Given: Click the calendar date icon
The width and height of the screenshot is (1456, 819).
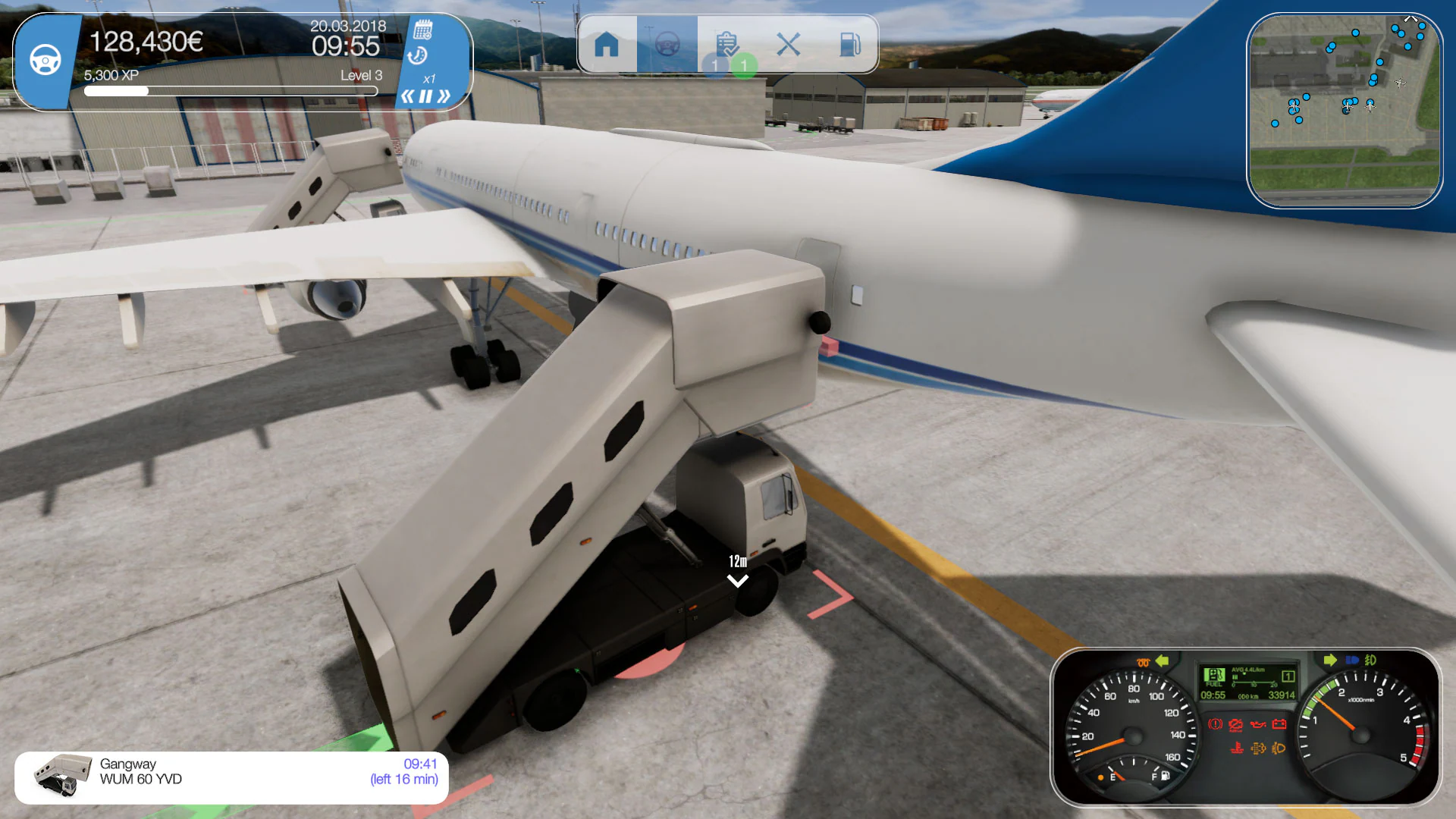Looking at the screenshot, I should (x=423, y=30).
